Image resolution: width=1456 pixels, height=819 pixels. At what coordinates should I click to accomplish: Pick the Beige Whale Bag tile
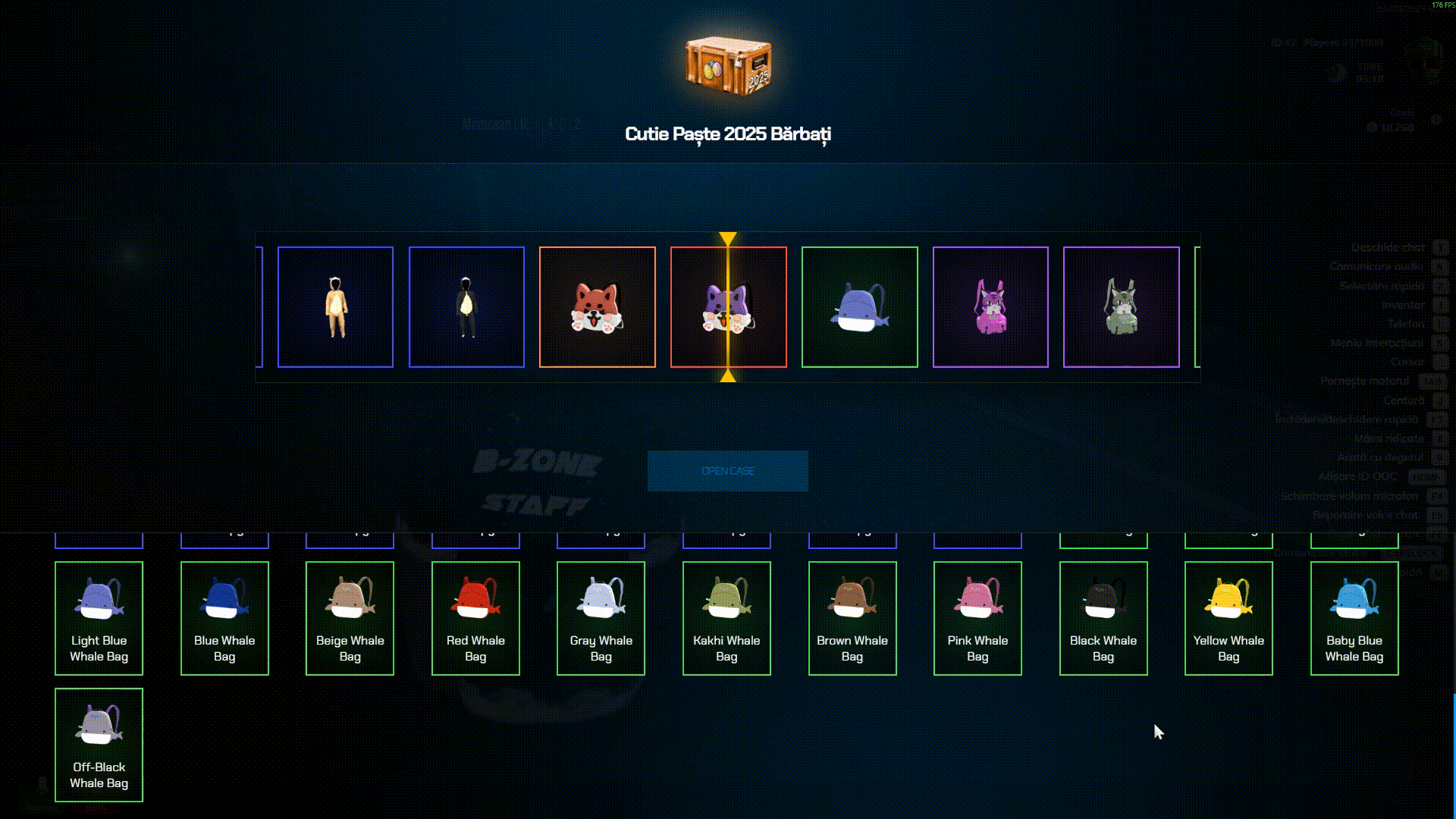350,618
